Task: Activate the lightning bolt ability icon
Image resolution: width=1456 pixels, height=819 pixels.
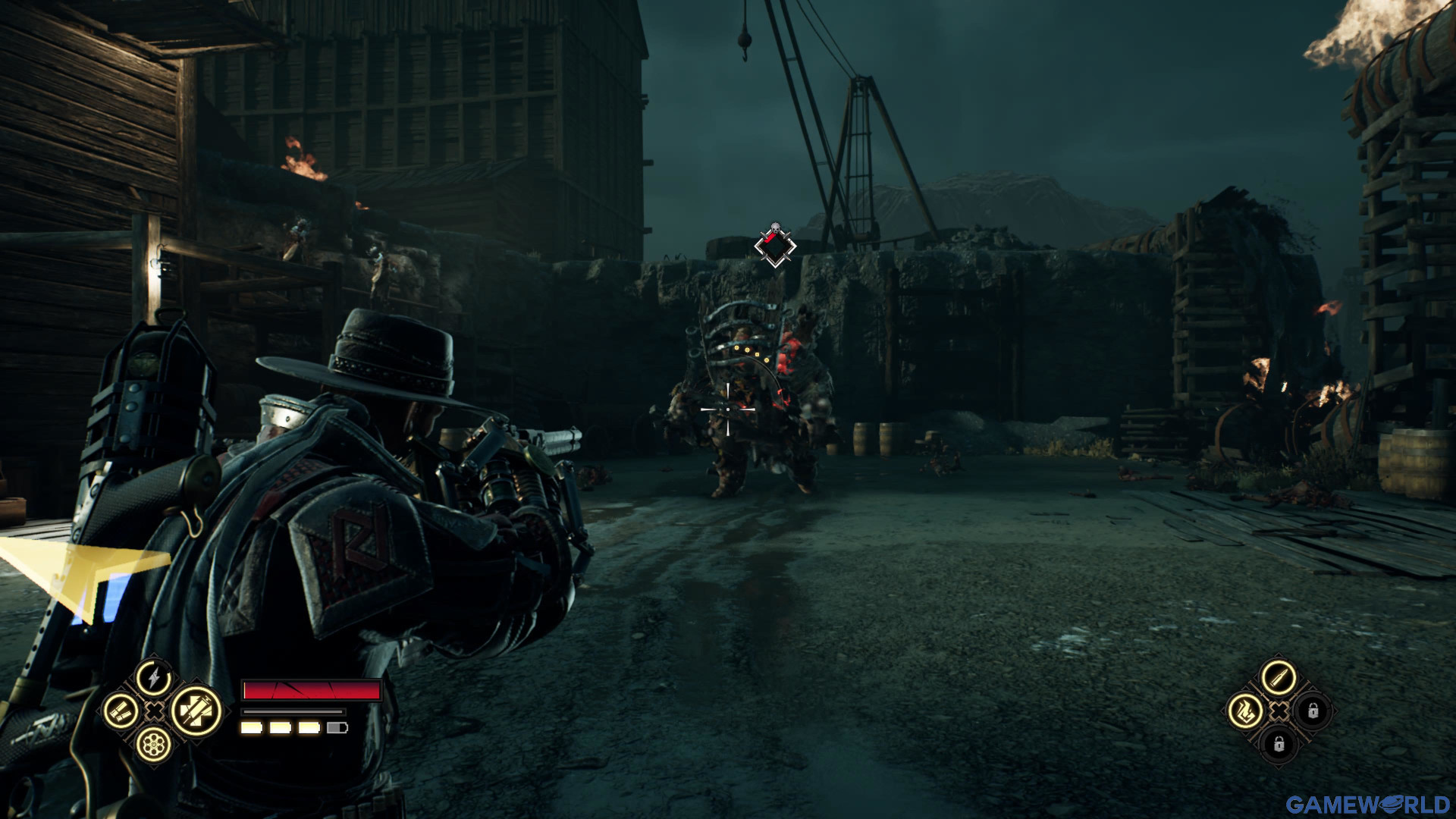Action: 154,677
